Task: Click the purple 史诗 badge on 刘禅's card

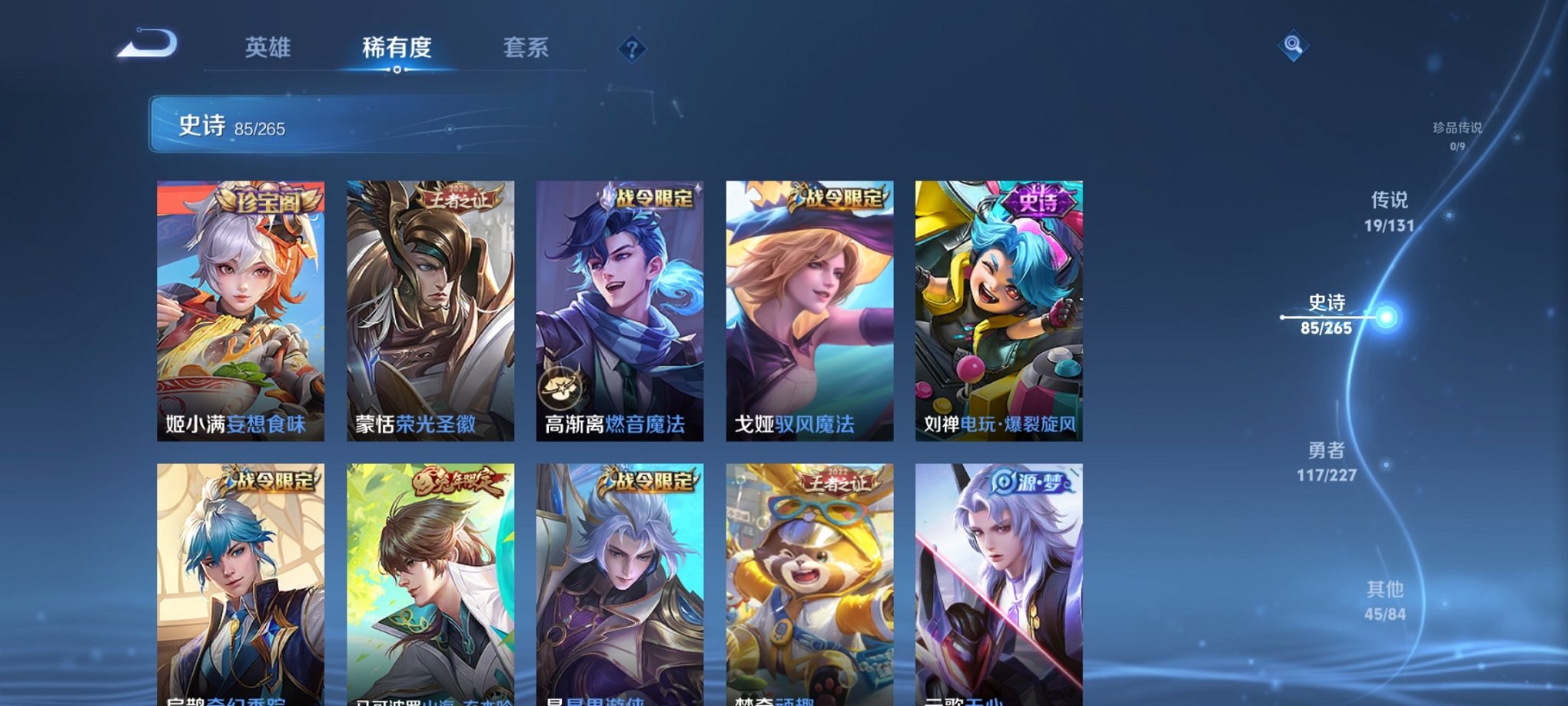Action: (1030, 201)
